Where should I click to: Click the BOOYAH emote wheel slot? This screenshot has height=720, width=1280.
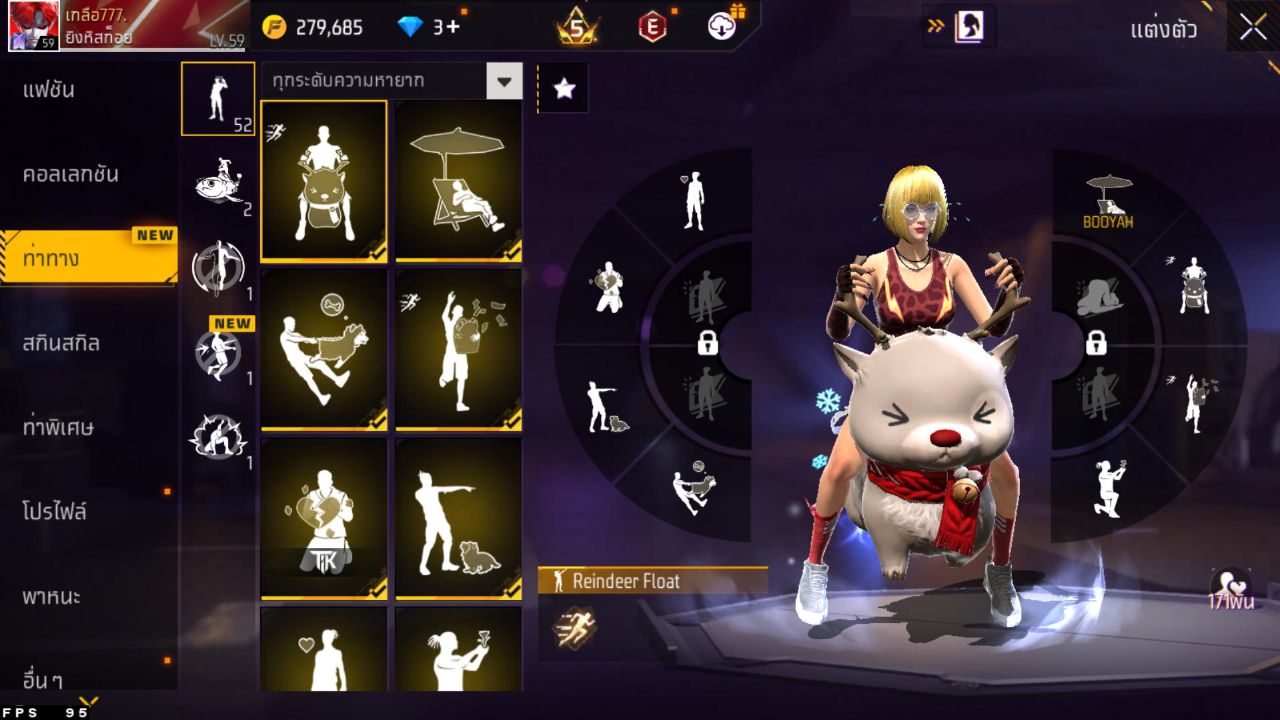[x=1108, y=201]
